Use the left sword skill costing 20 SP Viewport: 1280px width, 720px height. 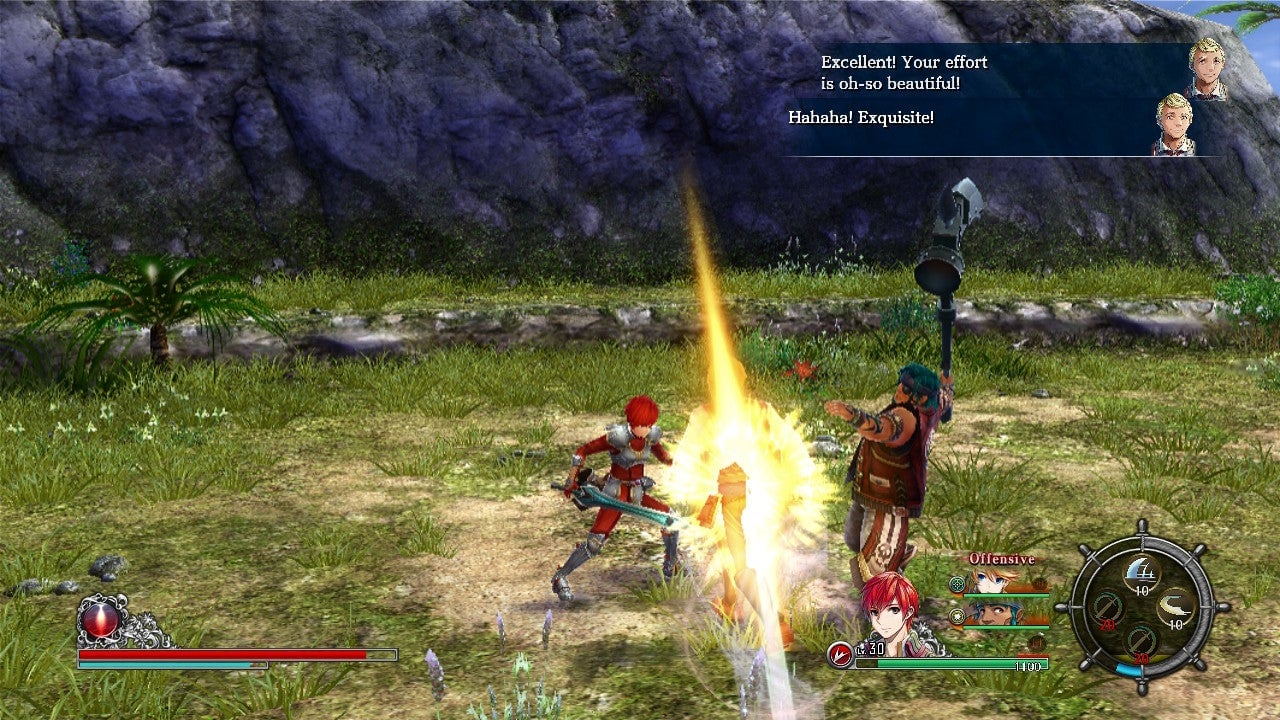(1108, 609)
